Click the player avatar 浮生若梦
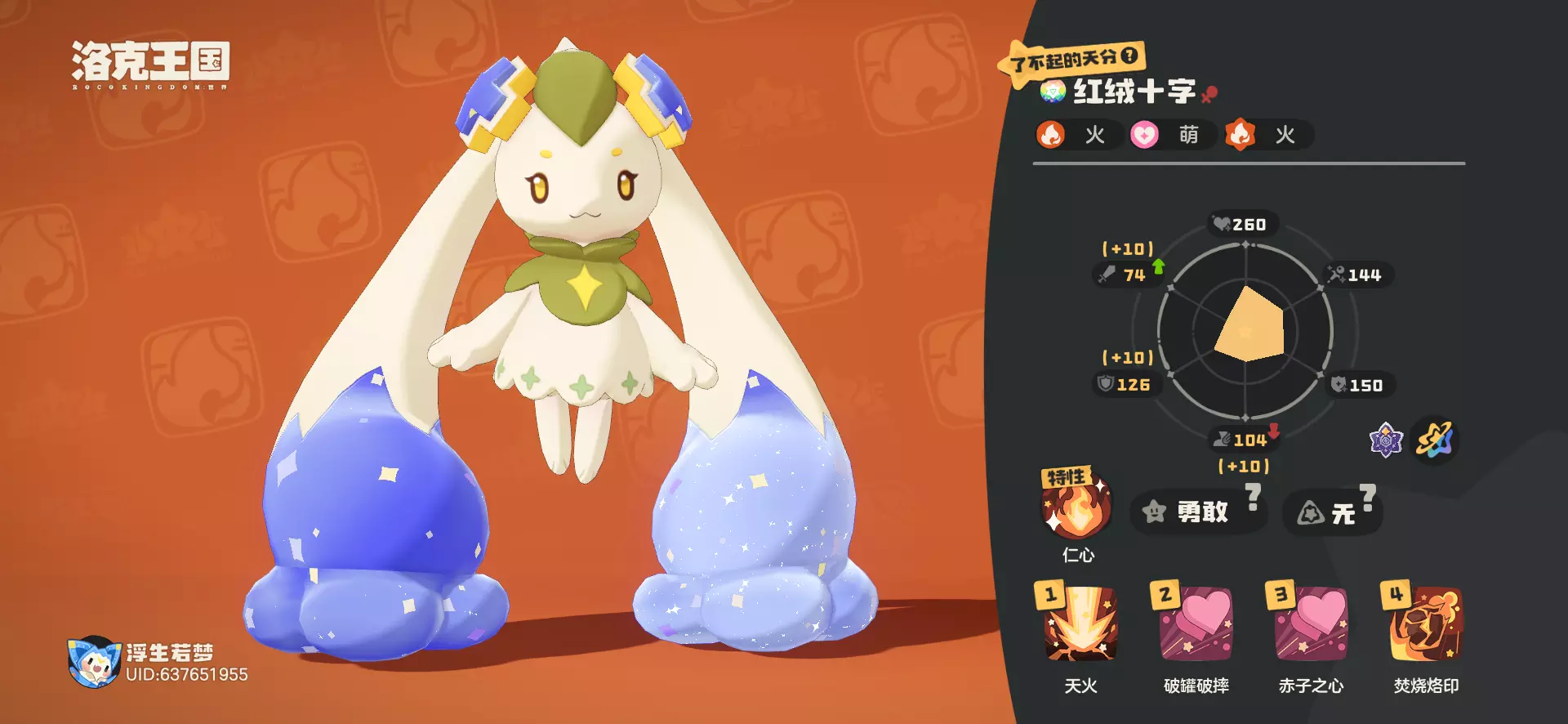 93,662
